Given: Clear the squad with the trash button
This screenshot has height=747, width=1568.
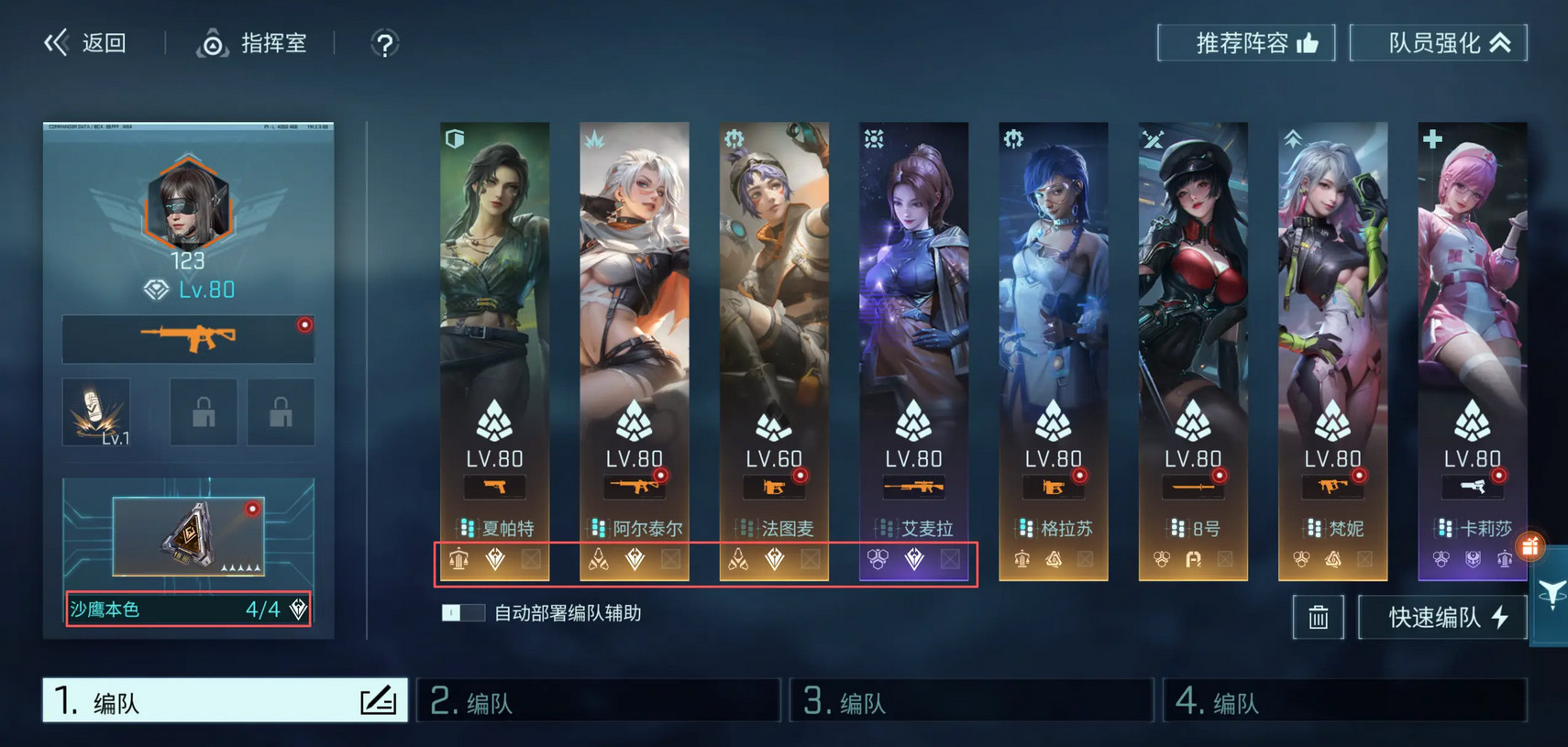Looking at the screenshot, I should pyautogui.click(x=1318, y=618).
